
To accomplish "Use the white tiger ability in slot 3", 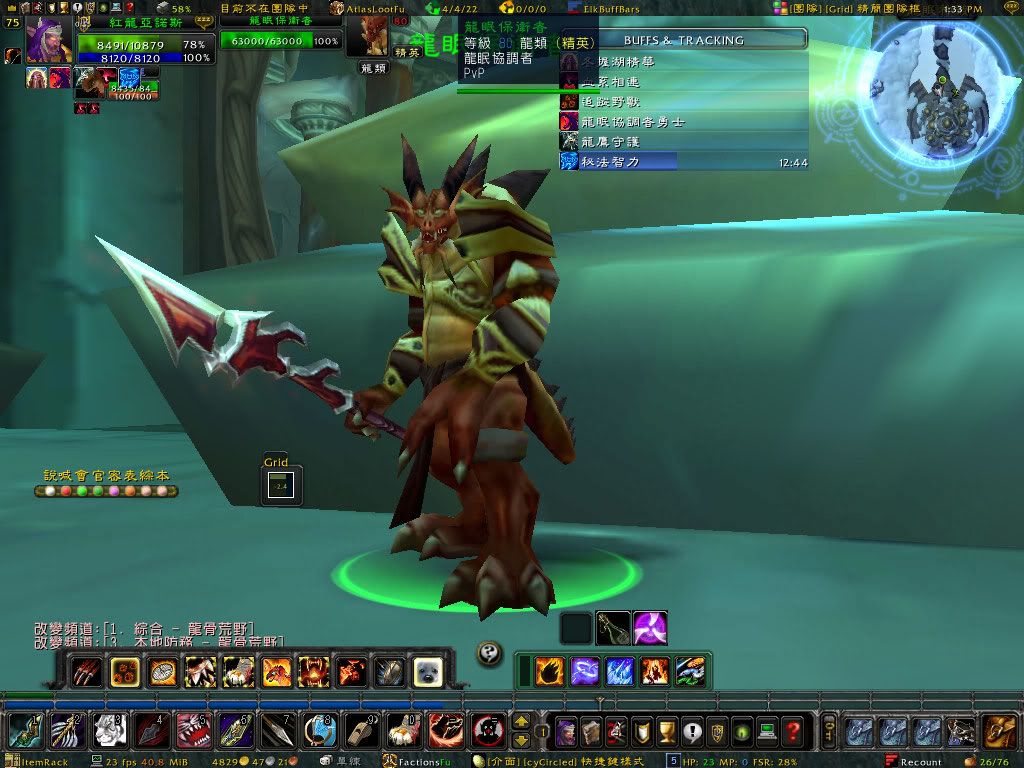I will pyautogui.click(x=109, y=731).
